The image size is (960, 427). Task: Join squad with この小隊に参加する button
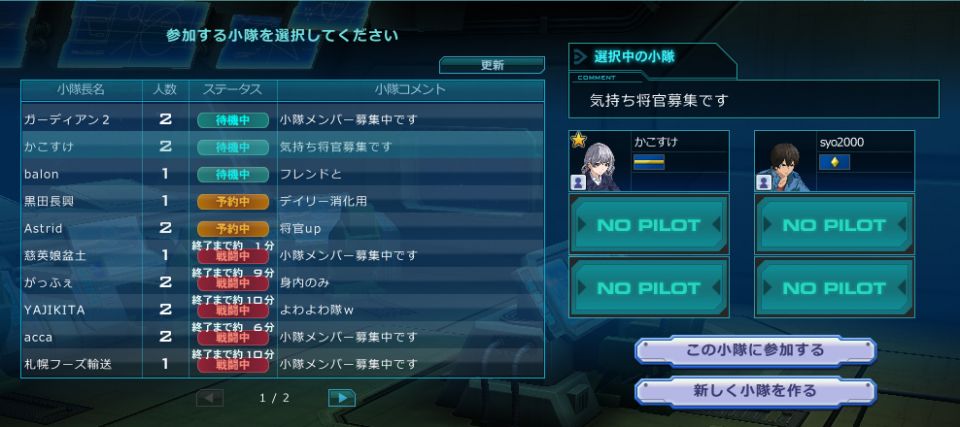pyautogui.click(x=755, y=351)
